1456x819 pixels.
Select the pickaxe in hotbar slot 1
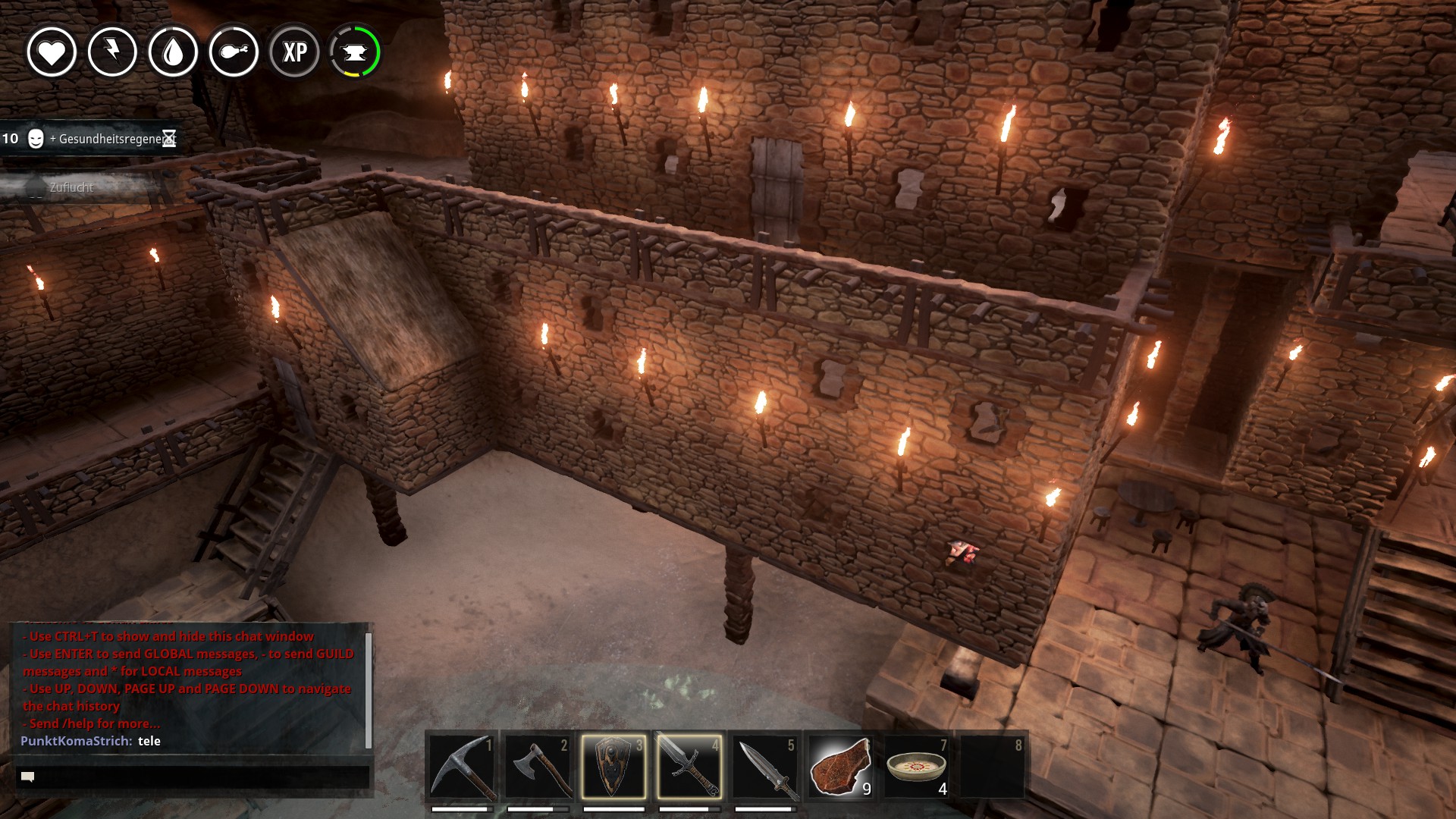[462, 766]
